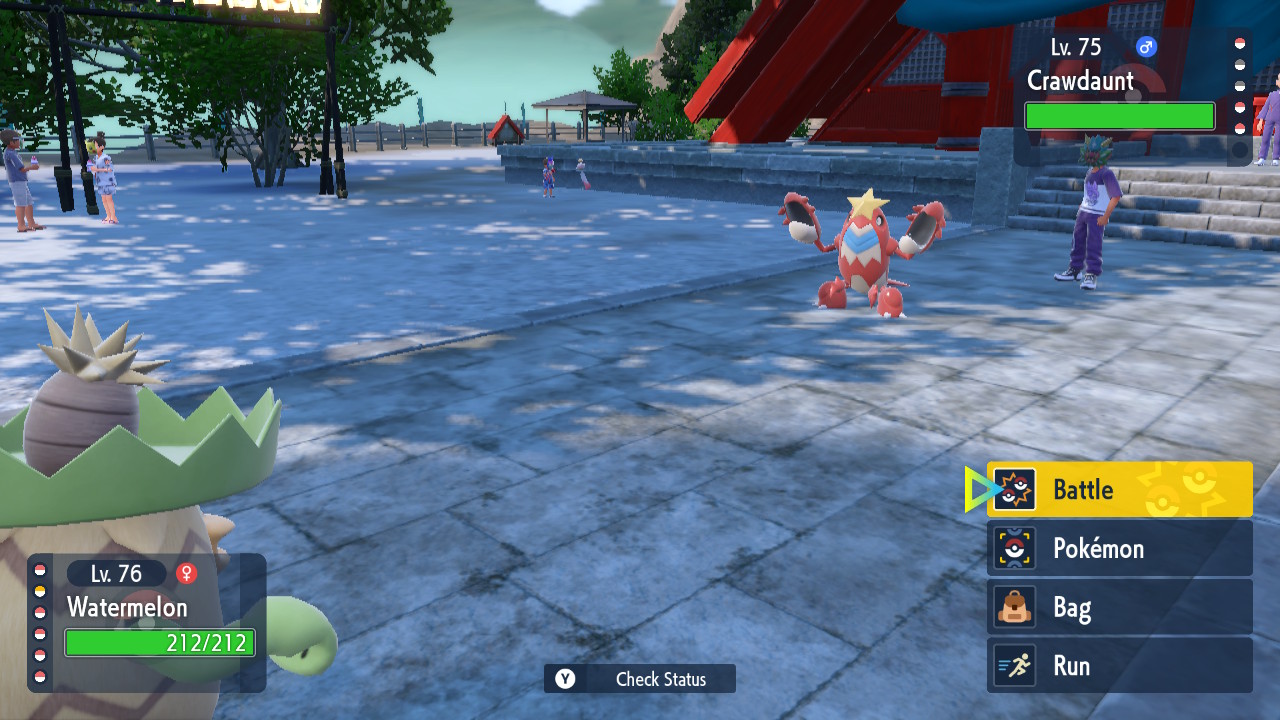Viewport: 1280px width, 720px height.
Task: Select the Battle command
Action: coord(1119,489)
